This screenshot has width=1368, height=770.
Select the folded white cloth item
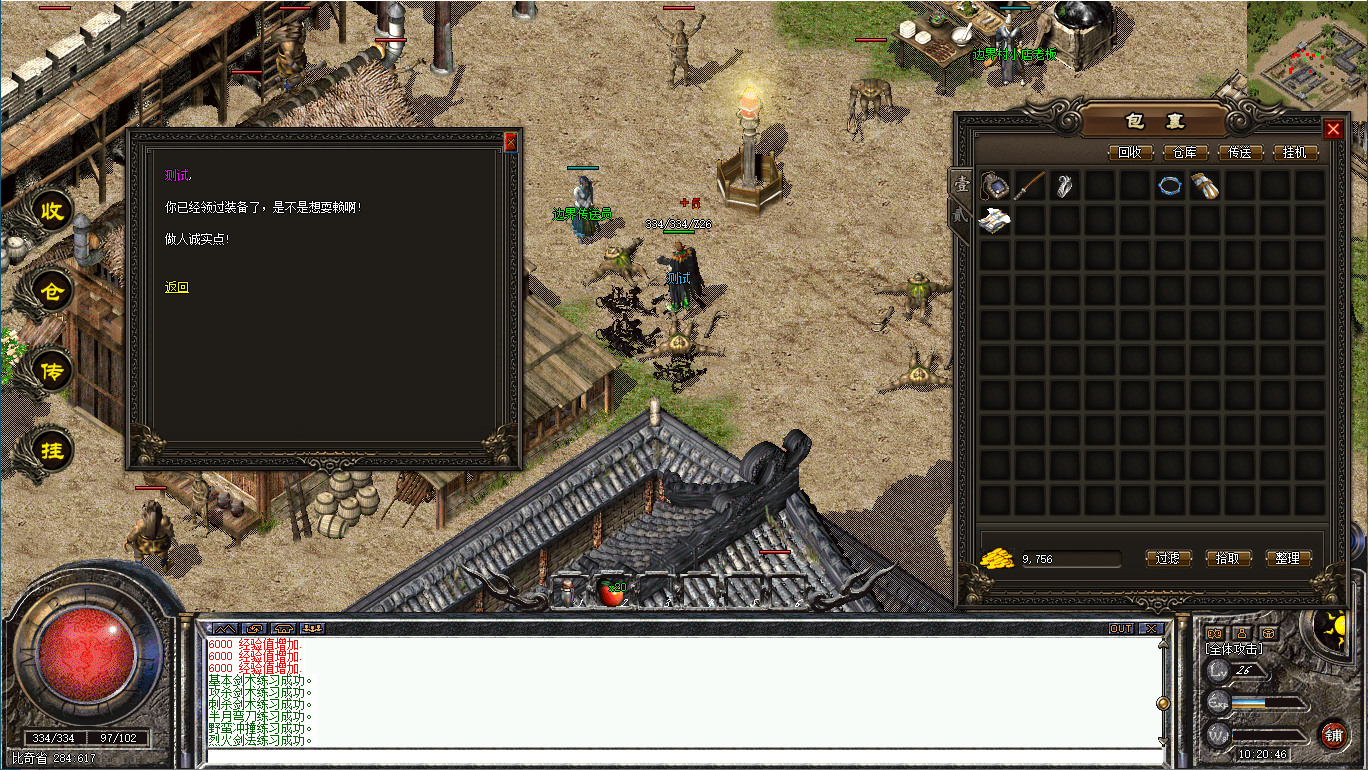[x=995, y=221]
